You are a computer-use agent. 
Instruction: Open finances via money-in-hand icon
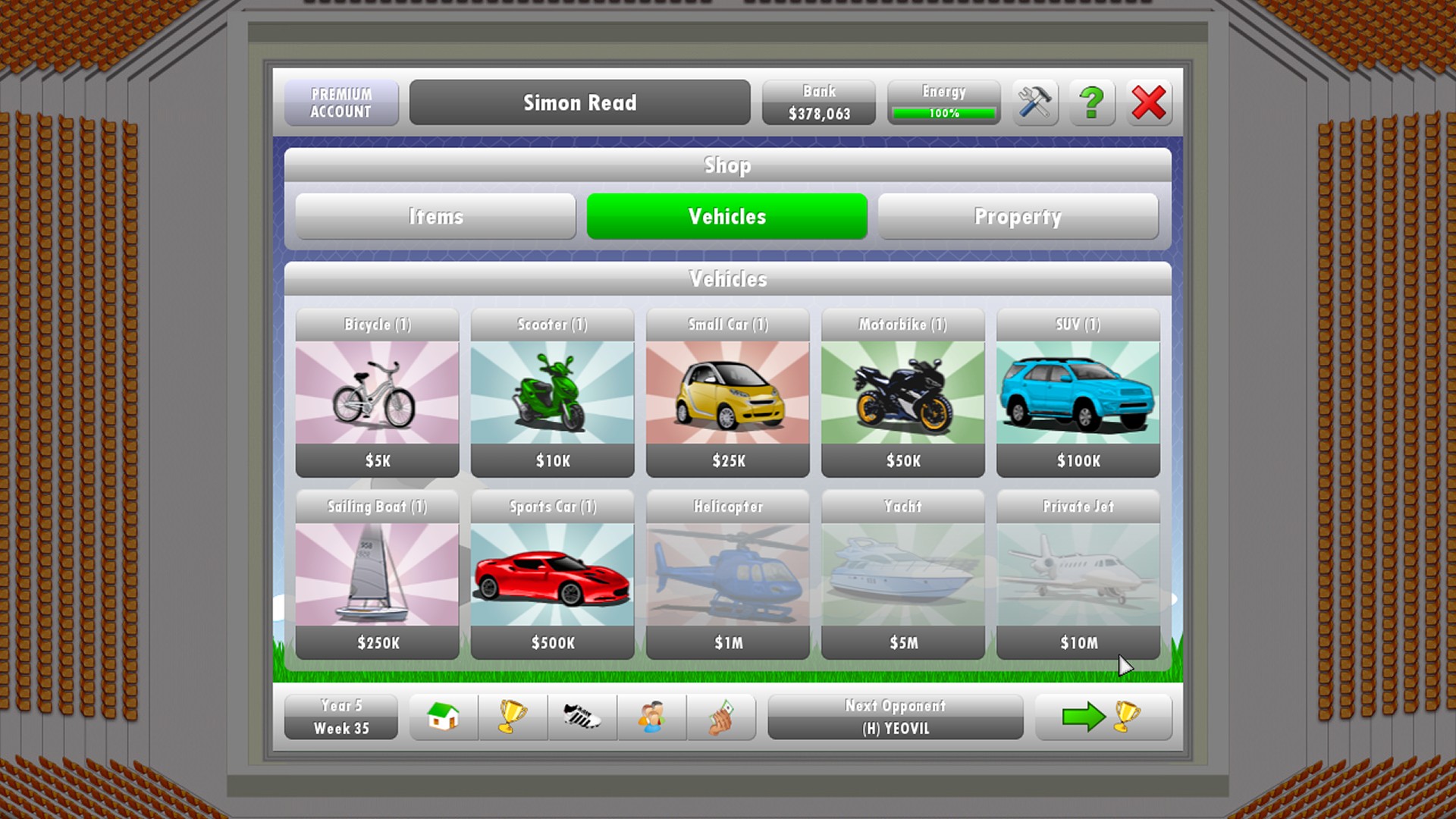click(721, 717)
